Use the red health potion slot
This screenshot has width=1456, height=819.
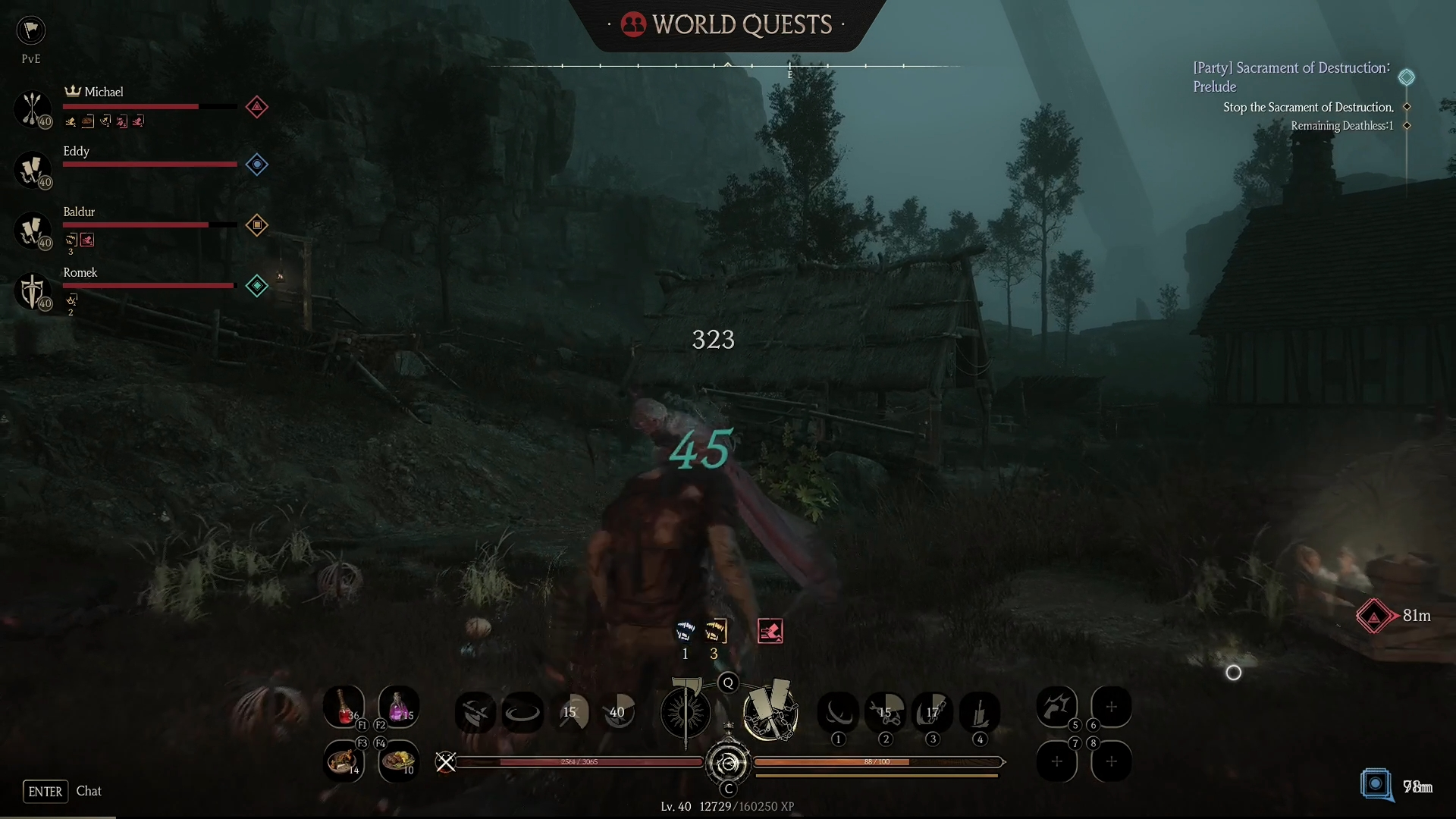pyautogui.click(x=344, y=707)
